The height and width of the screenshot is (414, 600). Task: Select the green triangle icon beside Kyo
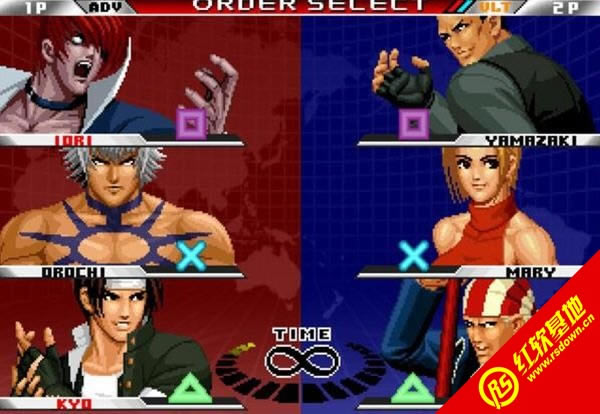click(191, 387)
